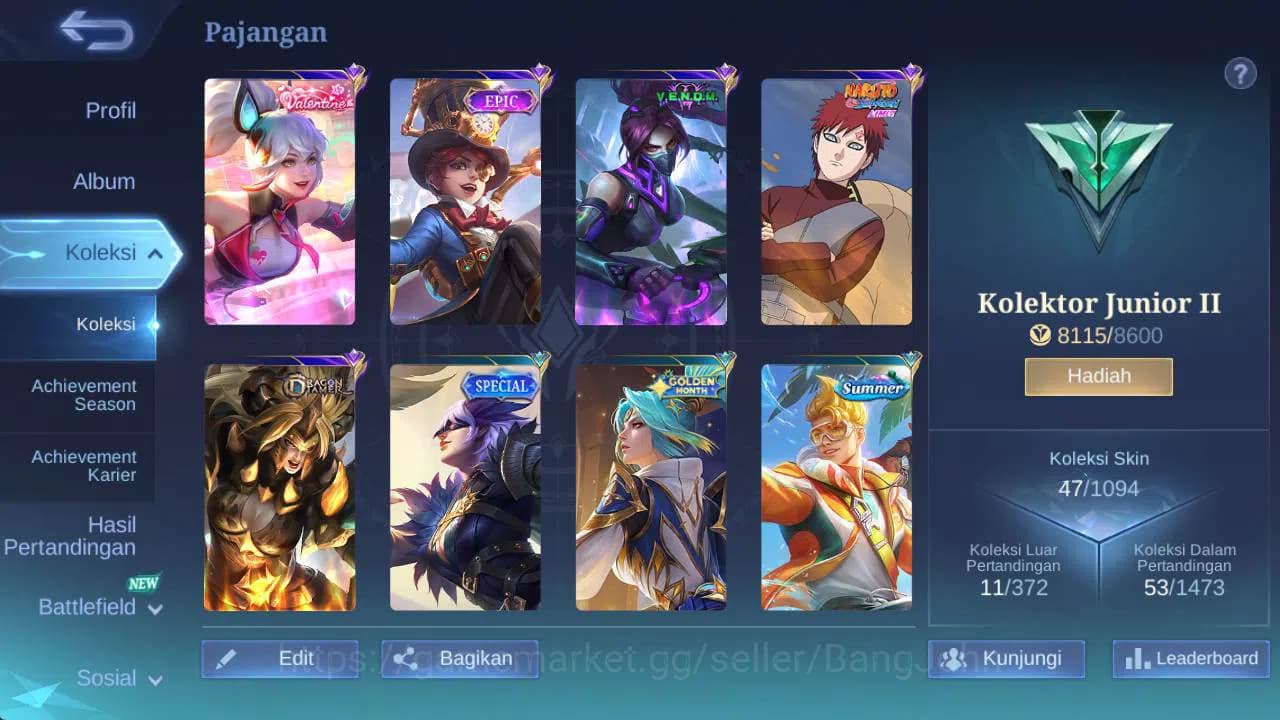Click the Kolektor Junior II emblem icon
Viewport: 1280px width, 720px height.
[1097, 175]
